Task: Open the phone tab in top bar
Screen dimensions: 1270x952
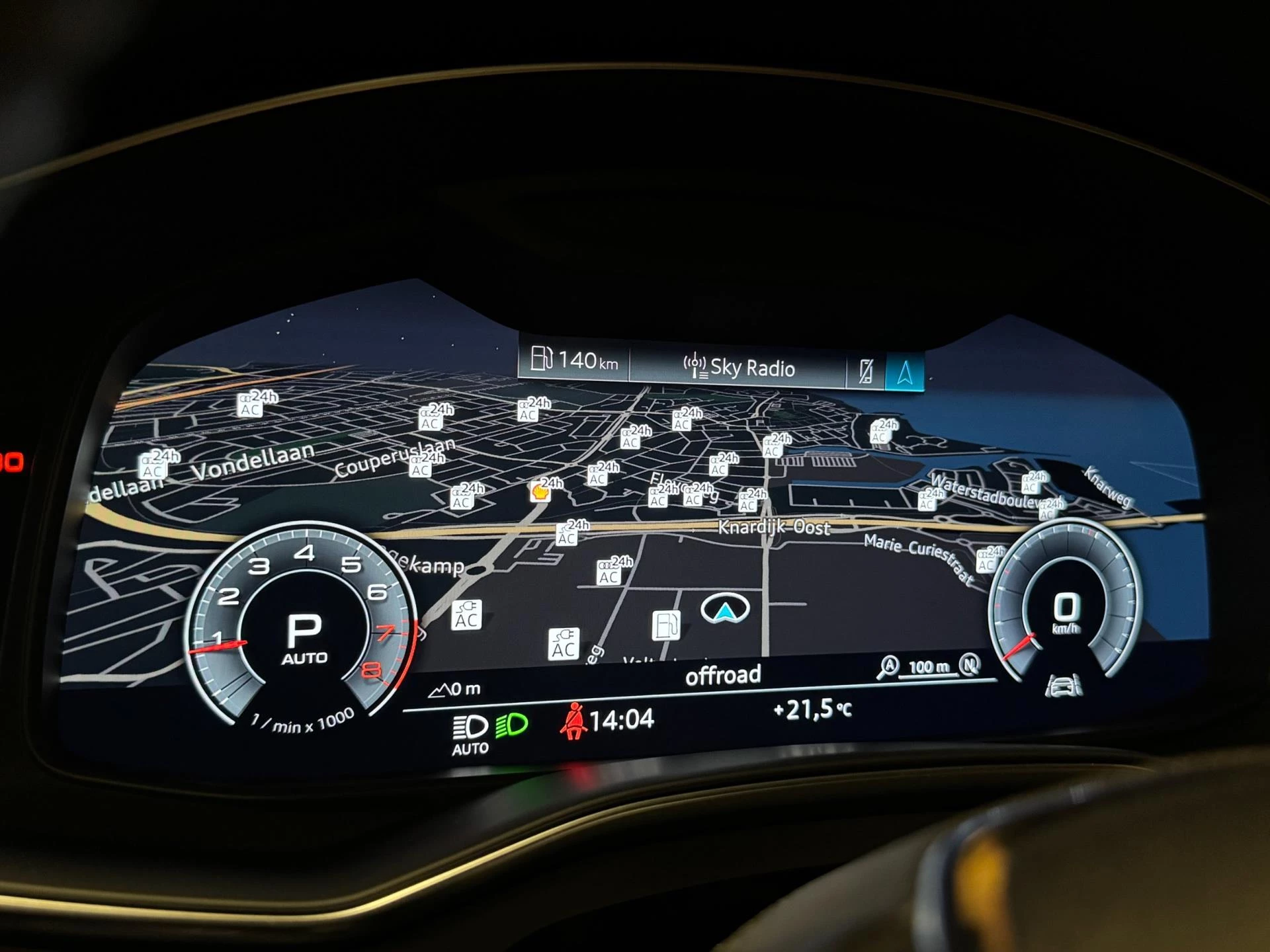Action: [x=866, y=371]
